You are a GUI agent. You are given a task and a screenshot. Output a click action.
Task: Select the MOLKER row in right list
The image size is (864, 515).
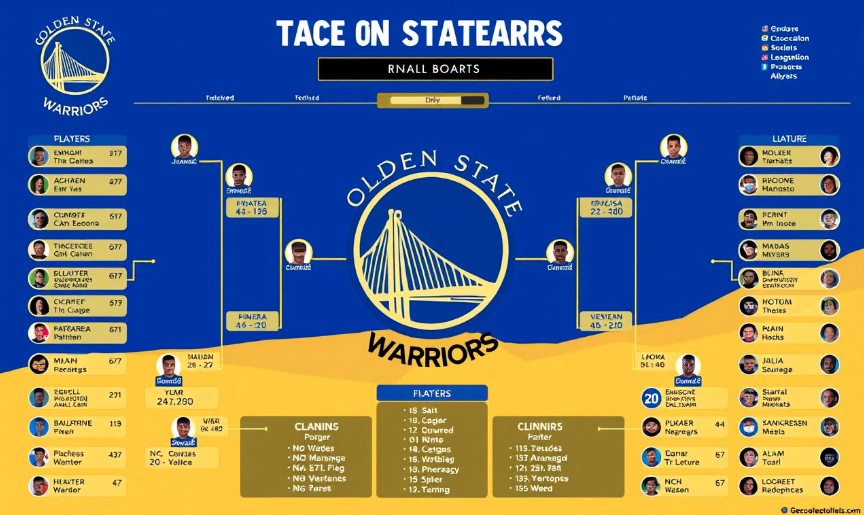pyautogui.click(x=789, y=156)
